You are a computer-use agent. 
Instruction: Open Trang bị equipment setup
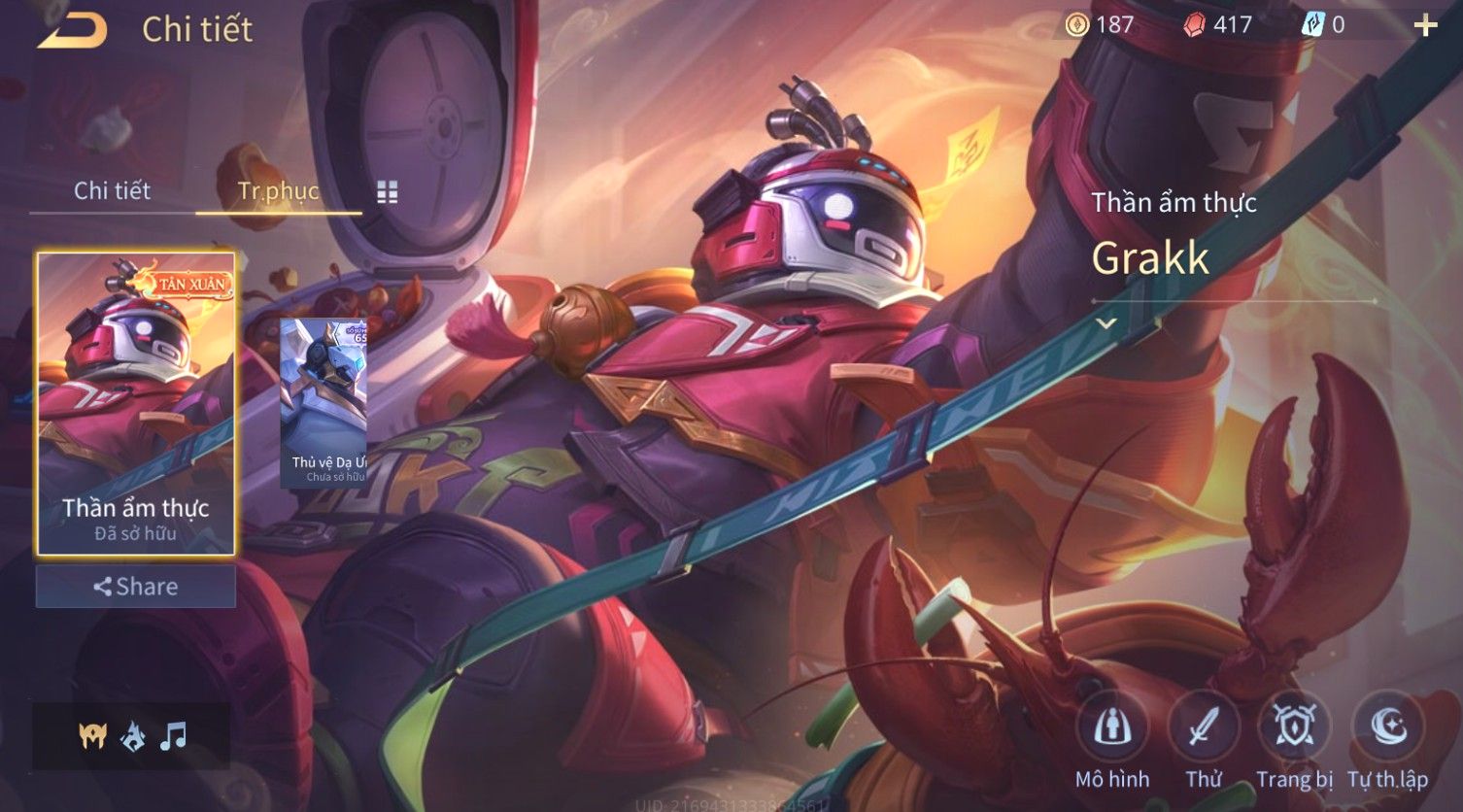pos(1294,740)
